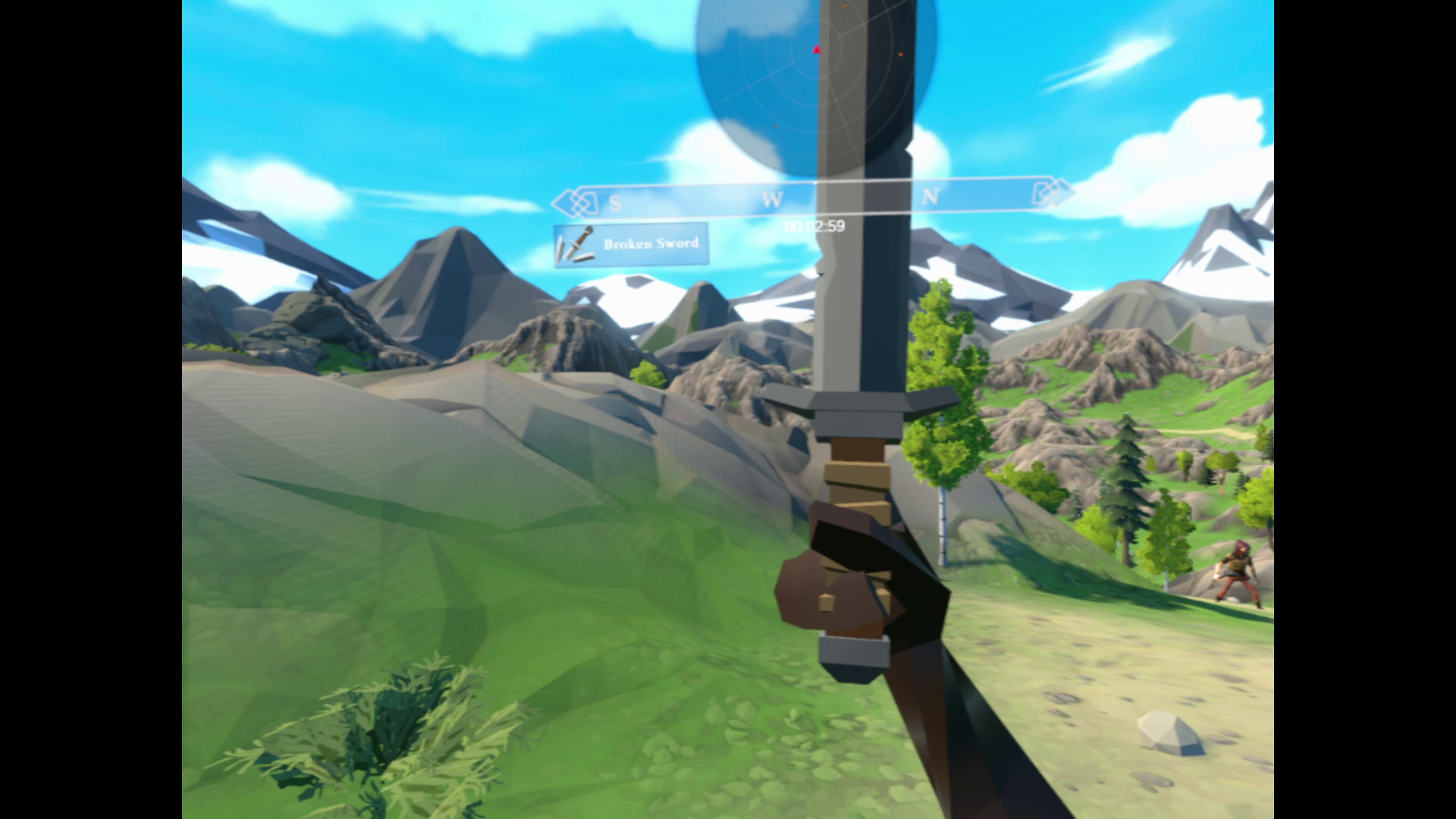This screenshot has width=1456, height=819.
Task: Click the orange dot at the radar's top
Action: pyautogui.click(x=845, y=8)
